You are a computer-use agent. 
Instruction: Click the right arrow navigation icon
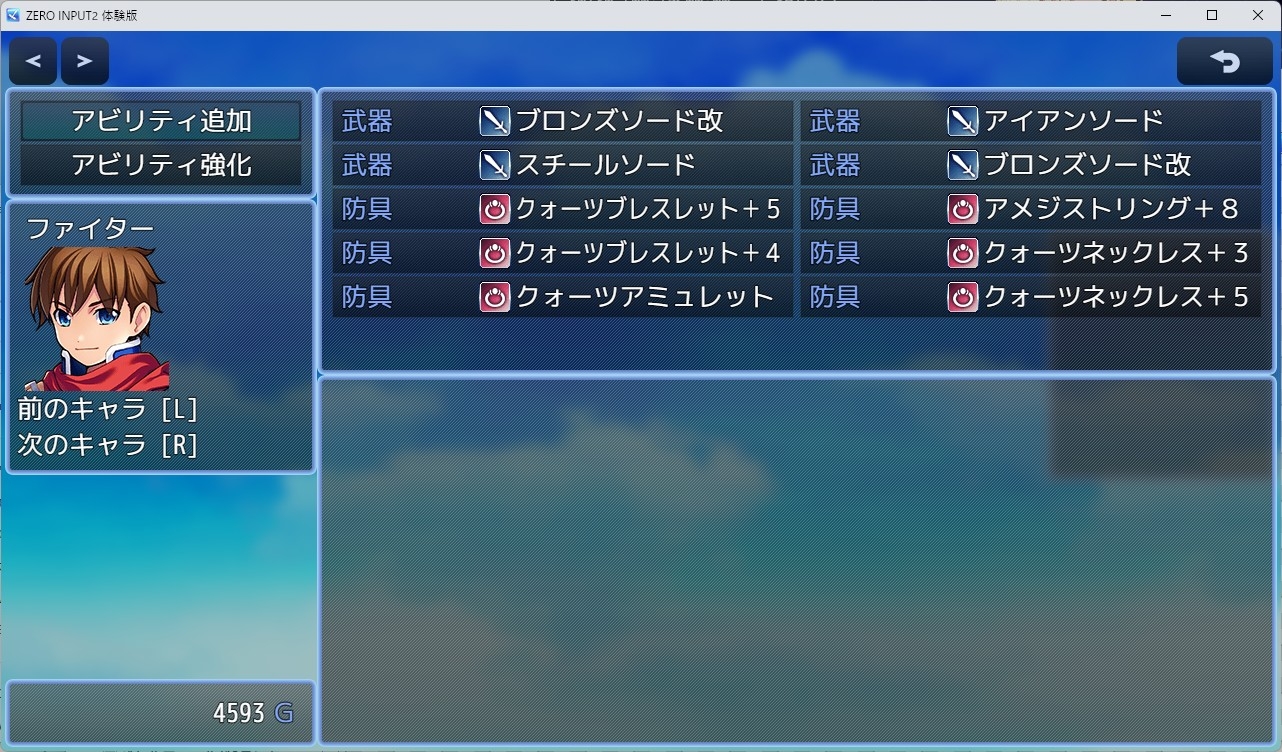85,60
